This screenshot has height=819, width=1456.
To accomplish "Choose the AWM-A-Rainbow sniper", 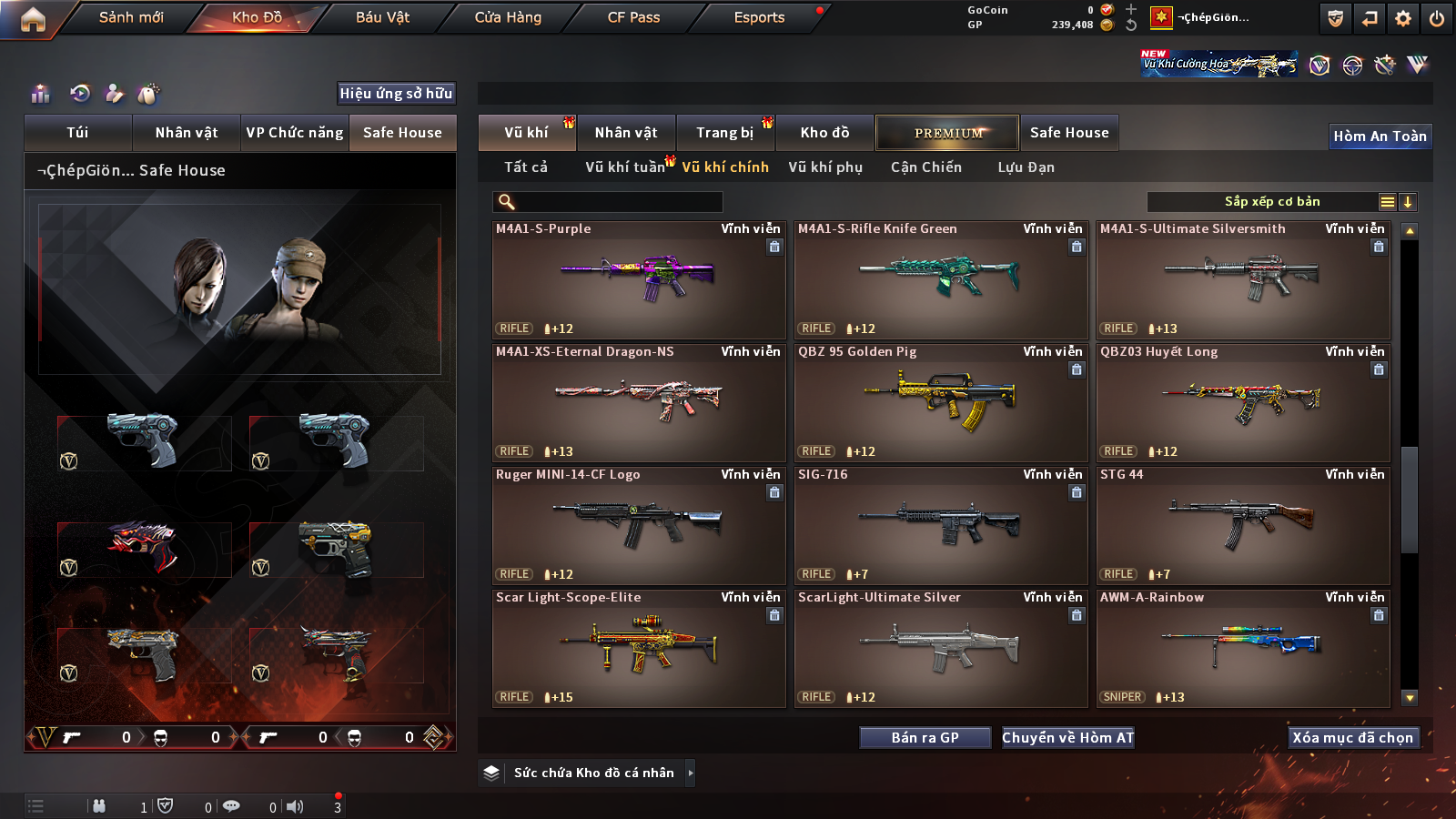I will pos(1243,648).
